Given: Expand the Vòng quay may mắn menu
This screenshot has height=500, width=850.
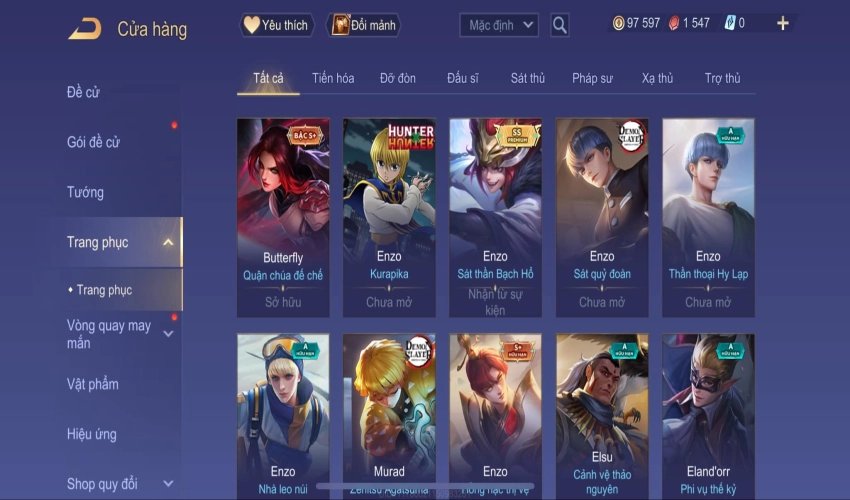Looking at the screenshot, I should click(110, 334).
